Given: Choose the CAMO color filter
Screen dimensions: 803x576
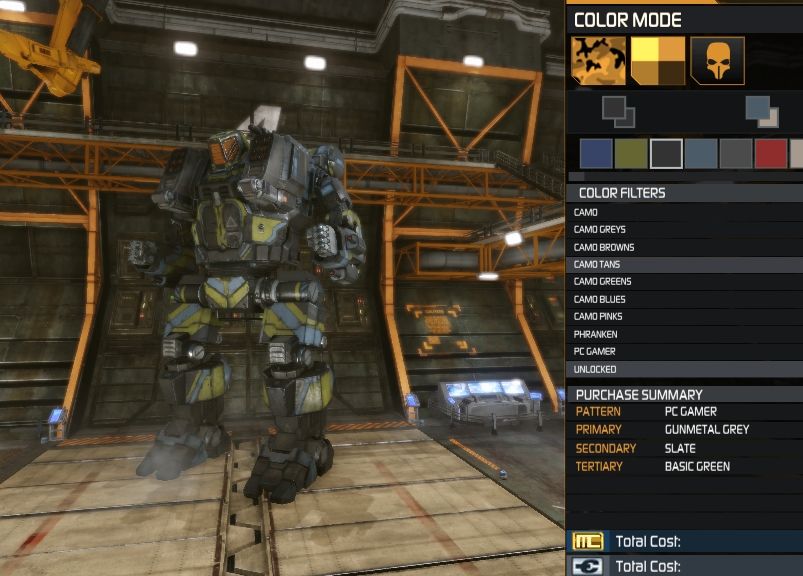Looking at the screenshot, I should [x=586, y=213].
